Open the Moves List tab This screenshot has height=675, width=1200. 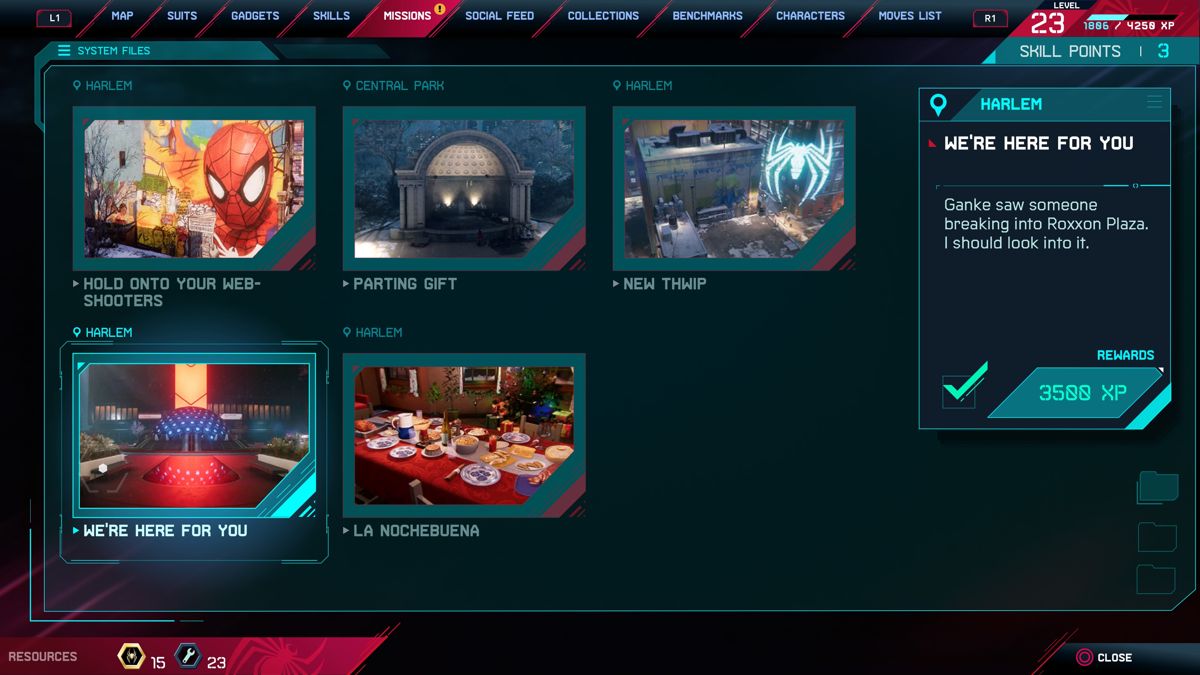pos(910,16)
